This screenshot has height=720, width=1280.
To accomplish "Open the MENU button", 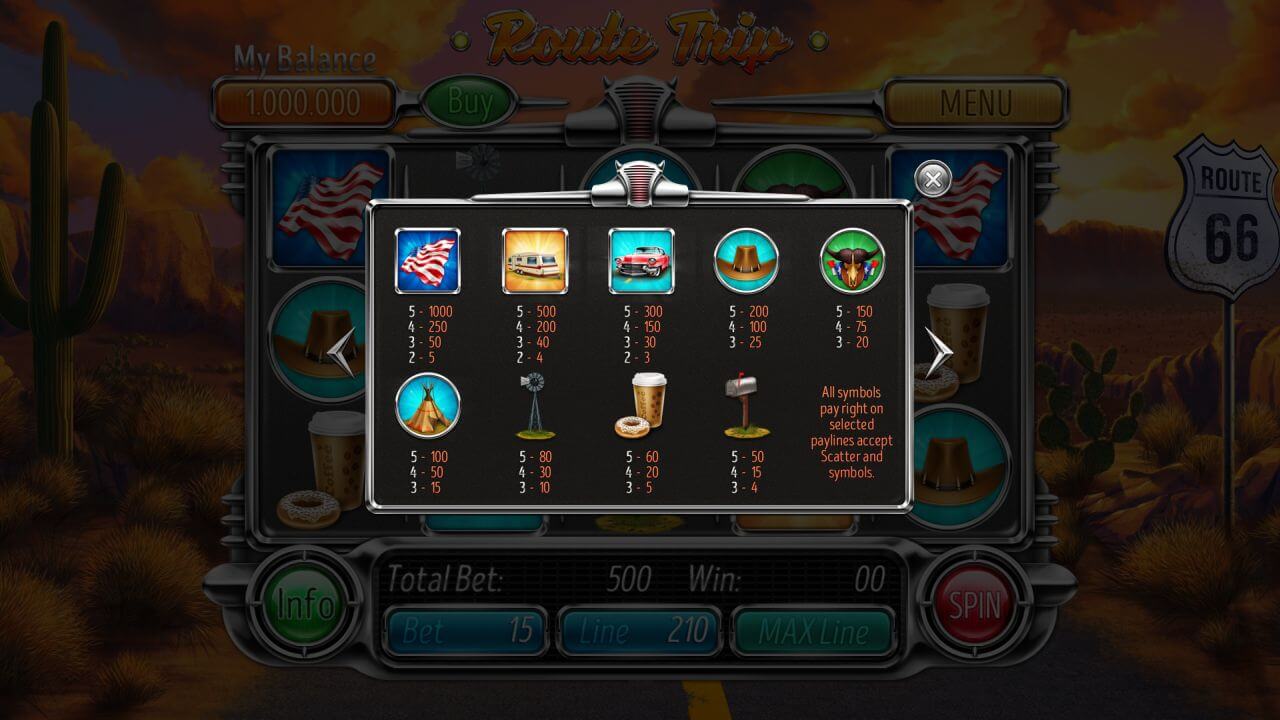I will [x=975, y=103].
